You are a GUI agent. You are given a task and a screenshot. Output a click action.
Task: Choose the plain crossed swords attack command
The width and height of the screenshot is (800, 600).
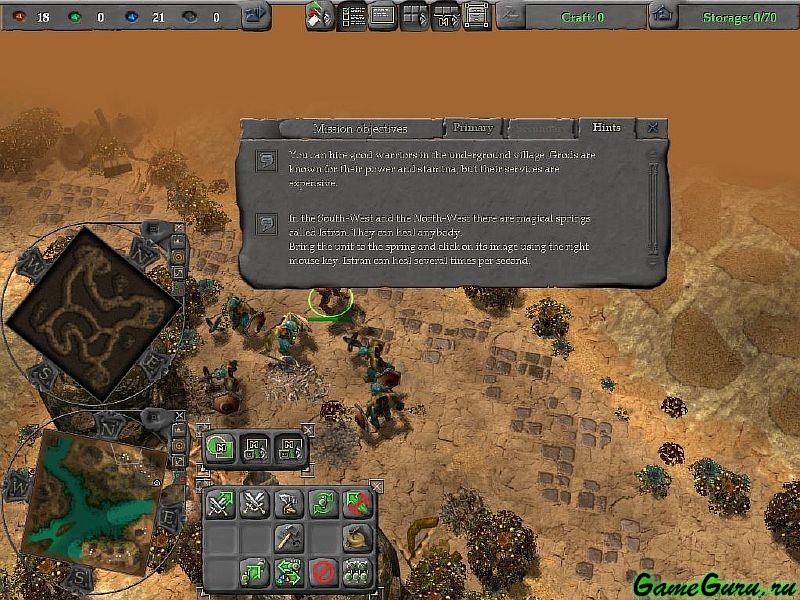click(254, 504)
